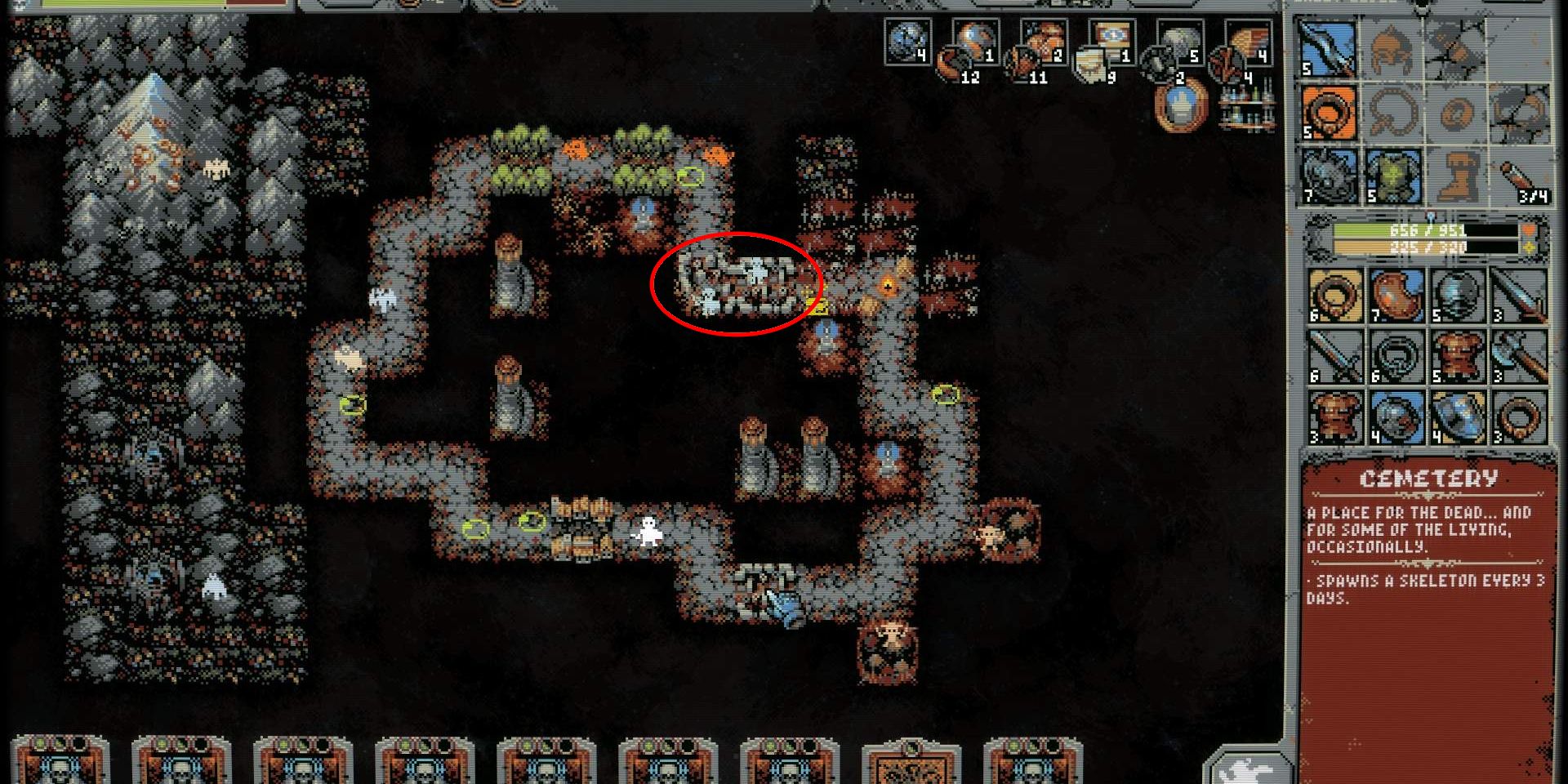This screenshot has width=1568, height=784.
Task: Click the golden ring item in loot grid
Action: [x=1334, y=296]
